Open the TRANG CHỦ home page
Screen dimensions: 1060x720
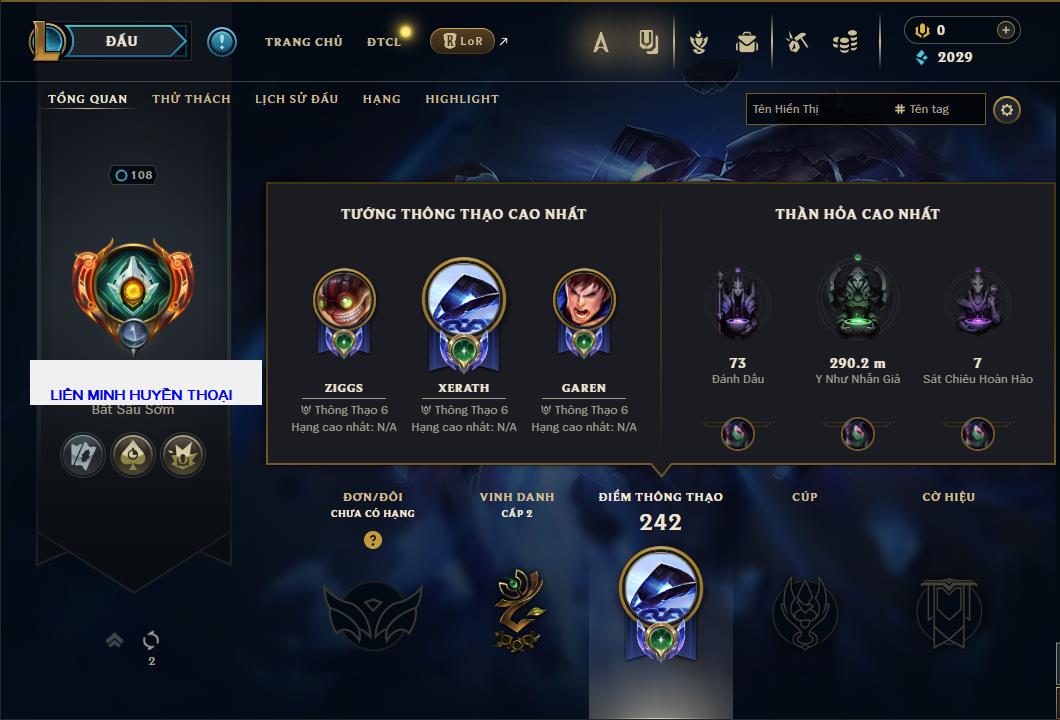click(304, 42)
